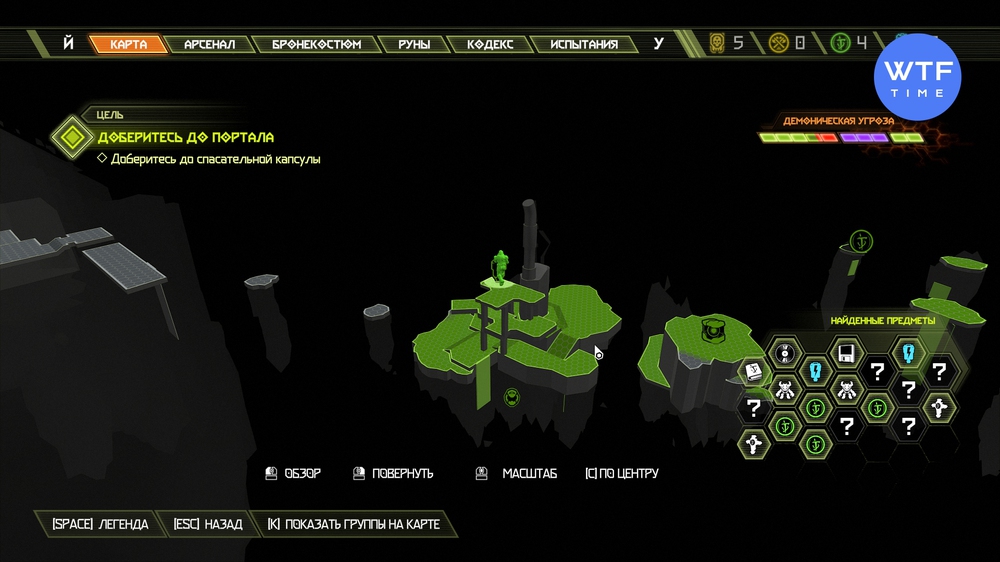Choose the floppy disk found item
The width and height of the screenshot is (1000, 562).
(847, 352)
